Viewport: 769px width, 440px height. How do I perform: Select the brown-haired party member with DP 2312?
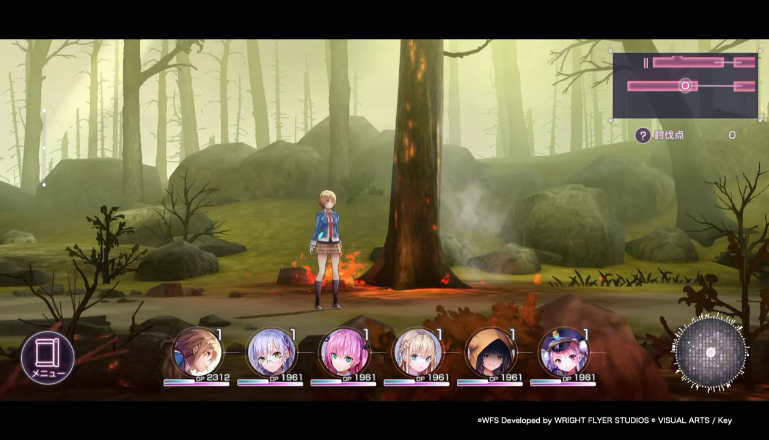pyautogui.click(x=196, y=352)
